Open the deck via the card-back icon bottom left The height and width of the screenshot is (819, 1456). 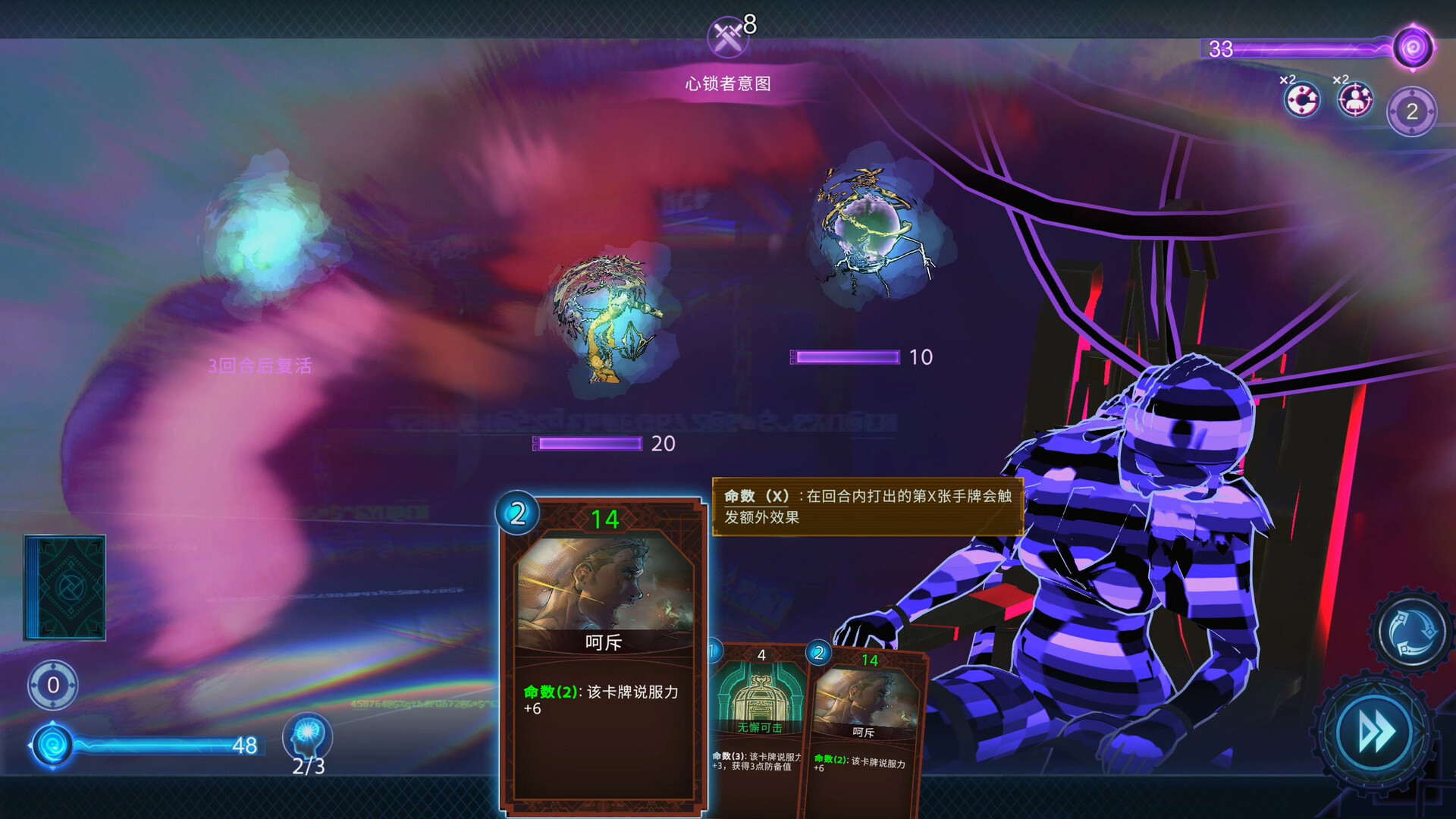(x=67, y=588)
